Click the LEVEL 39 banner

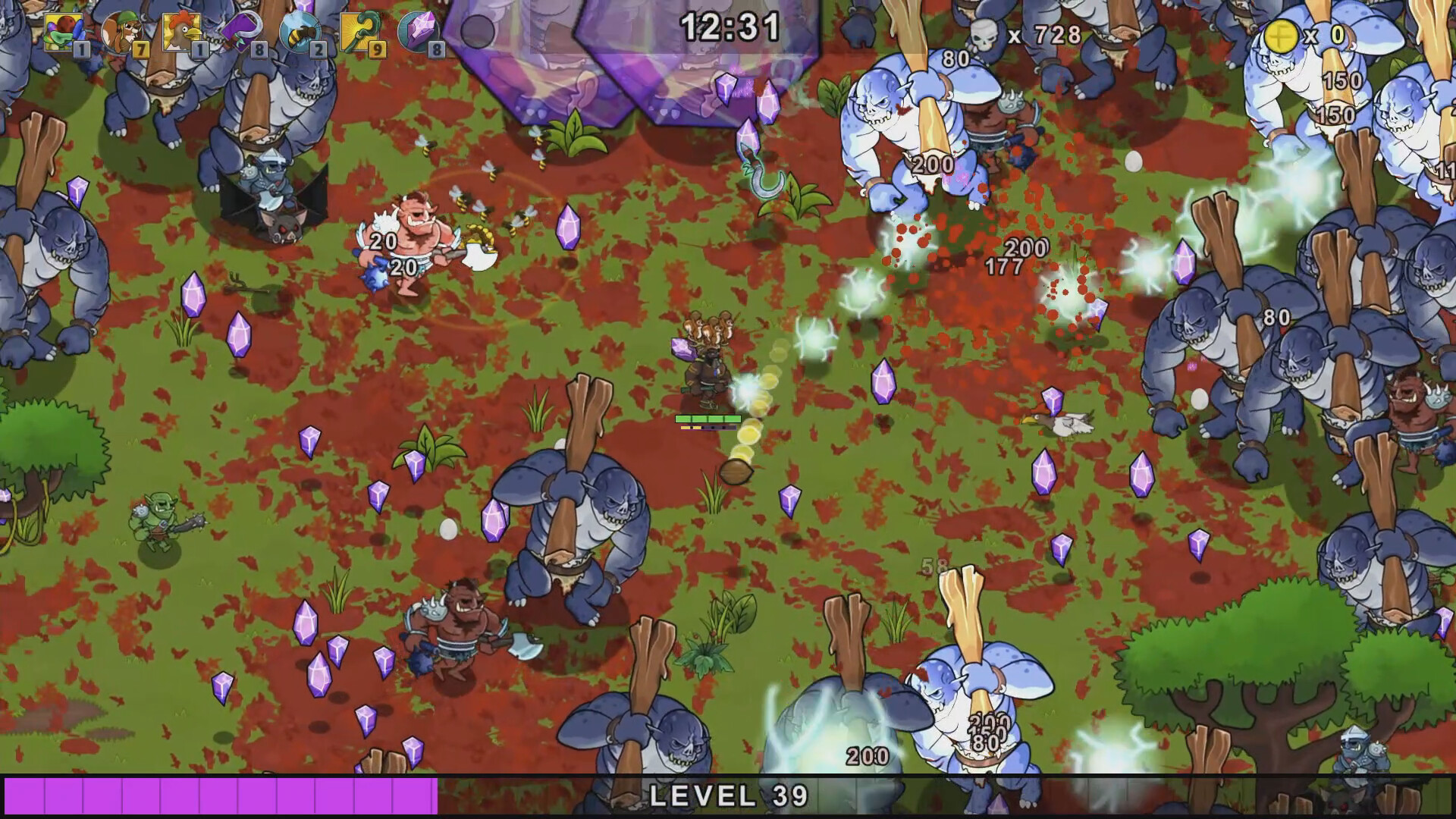(x=728, y=796)
